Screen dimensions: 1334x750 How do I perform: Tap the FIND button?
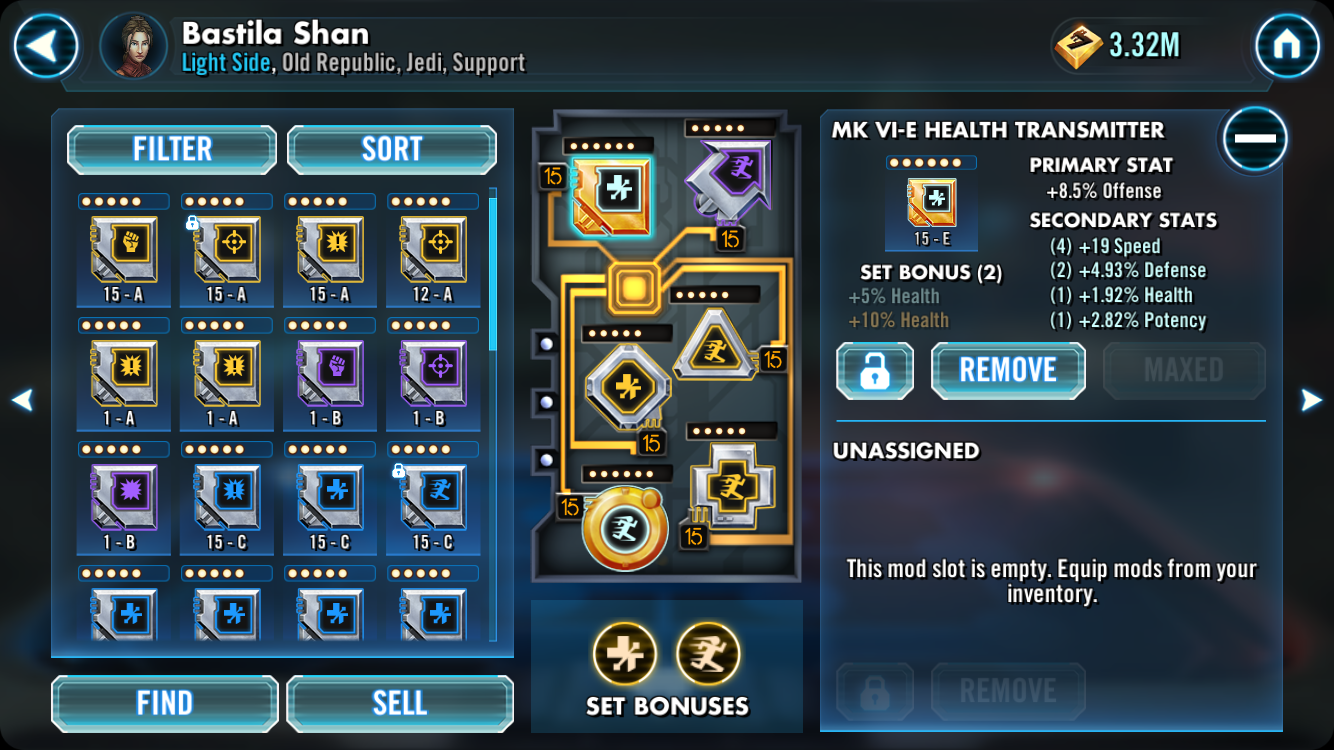pos(165,703)
